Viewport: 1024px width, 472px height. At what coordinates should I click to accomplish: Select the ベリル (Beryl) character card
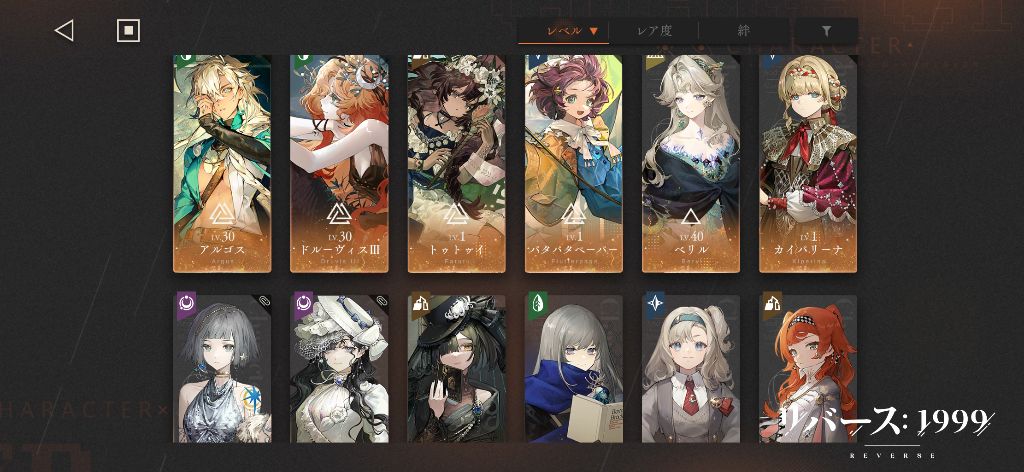[691, 163]
